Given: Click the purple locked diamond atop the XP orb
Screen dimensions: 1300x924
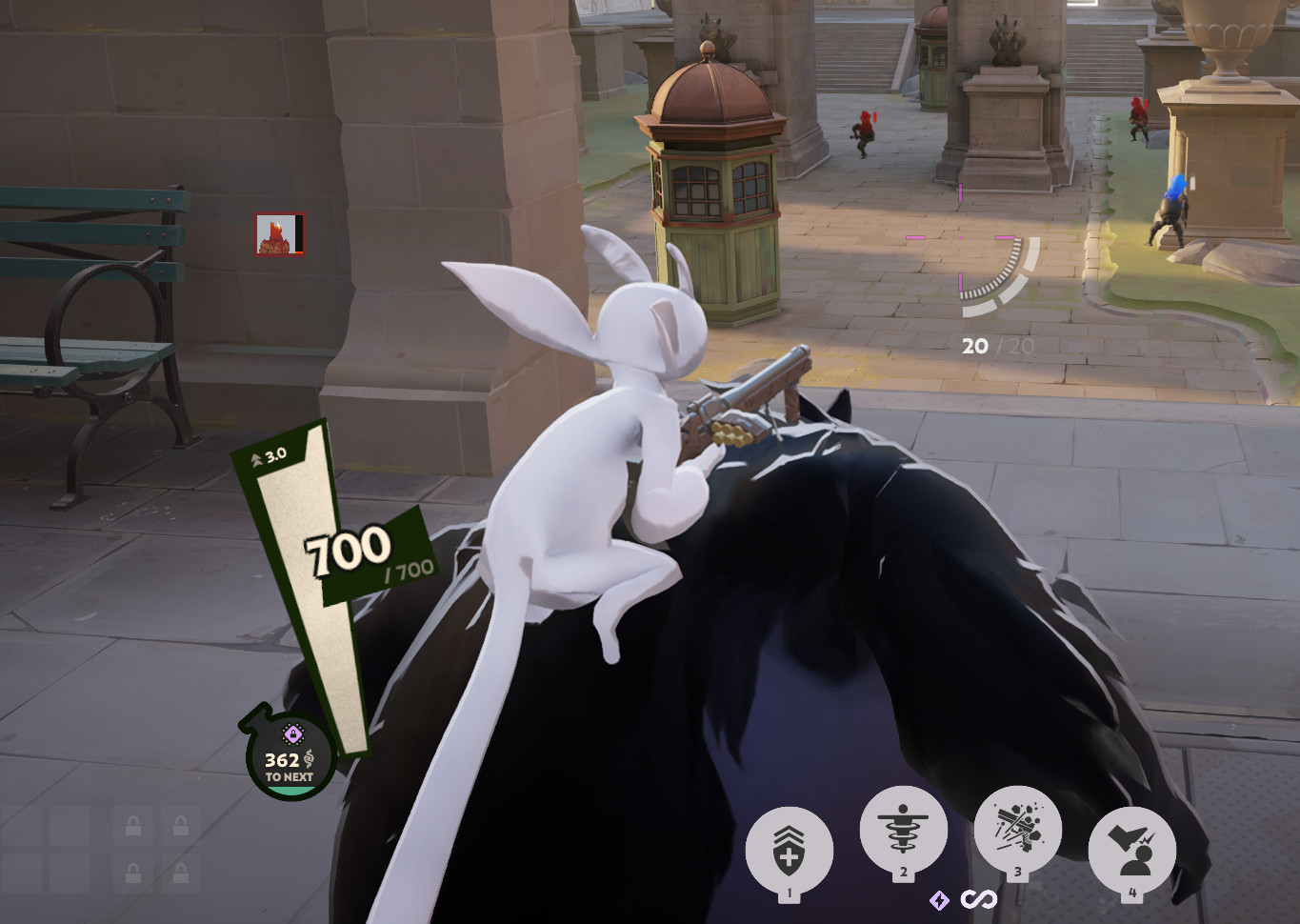Looking at the screenshot, I should (292, 733).
